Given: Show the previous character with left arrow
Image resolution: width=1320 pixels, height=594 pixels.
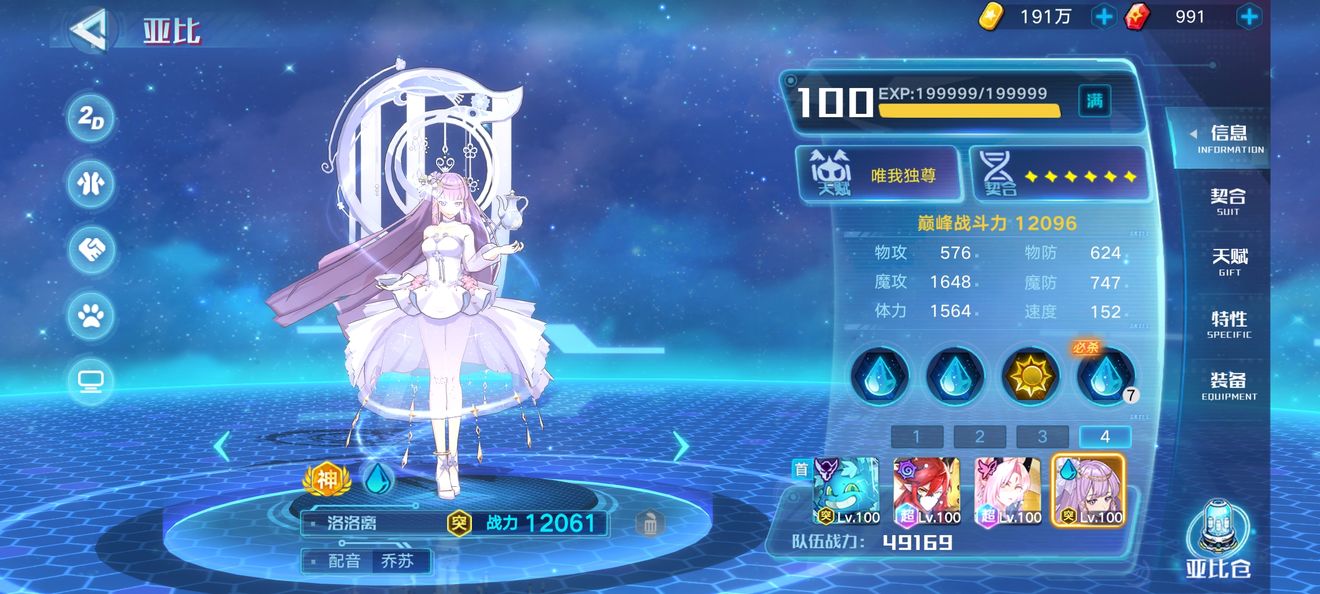Looking at the screenshot, I should click(222, 446).
